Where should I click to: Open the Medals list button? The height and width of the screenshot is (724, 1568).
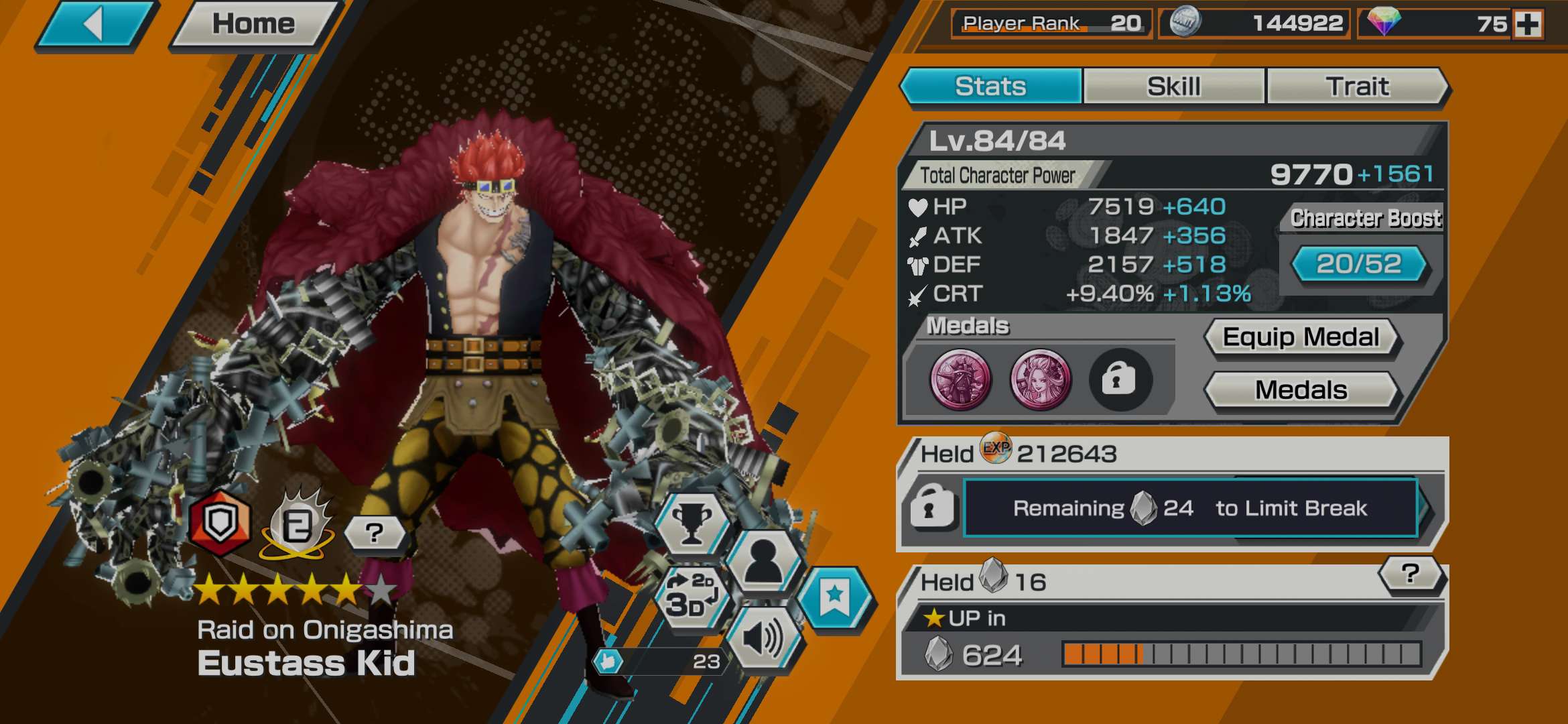point(1301,390)
